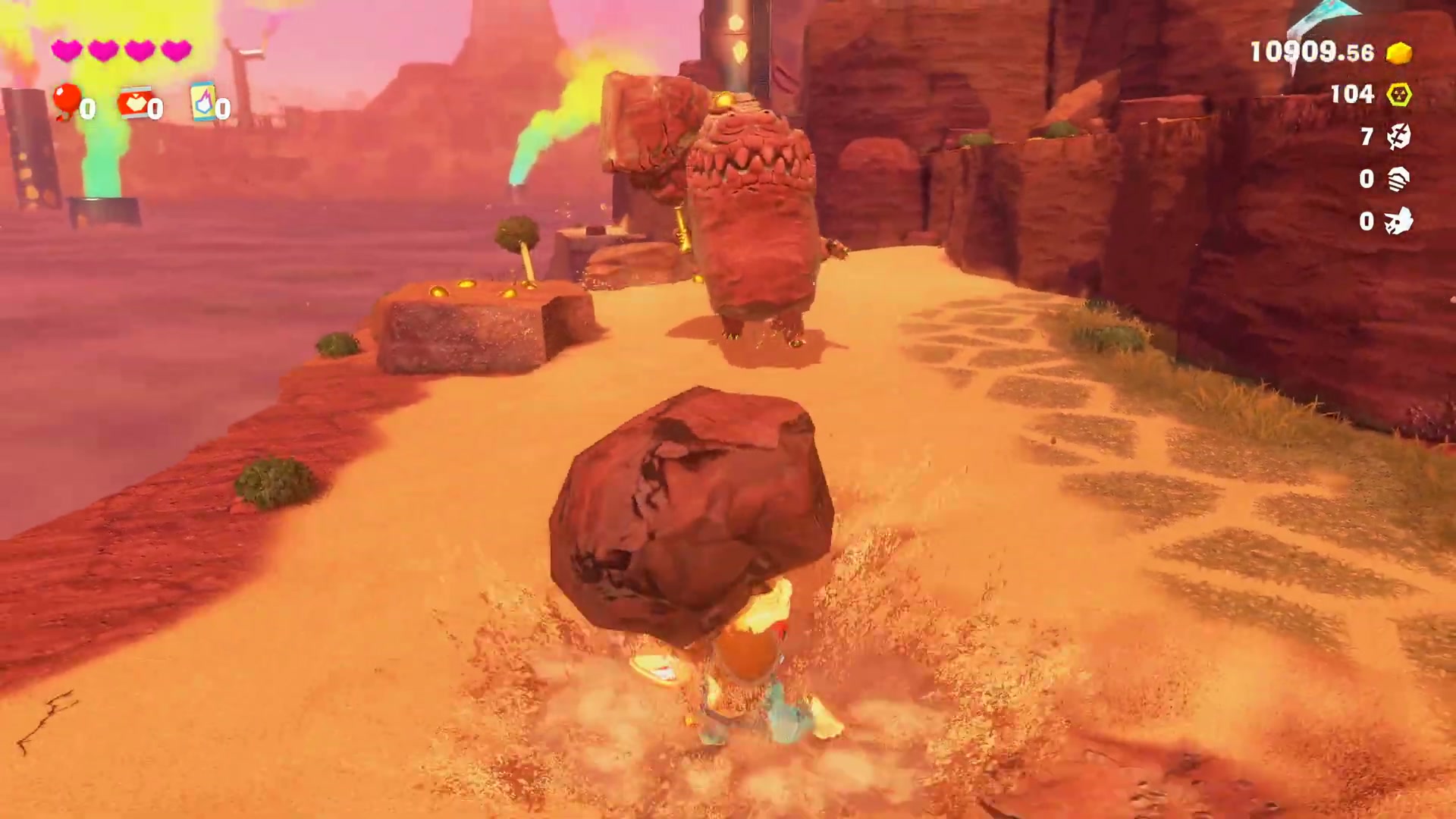Select the red balloon item icon
This screenshot has height=819, width=1456.
click(67, 101)
